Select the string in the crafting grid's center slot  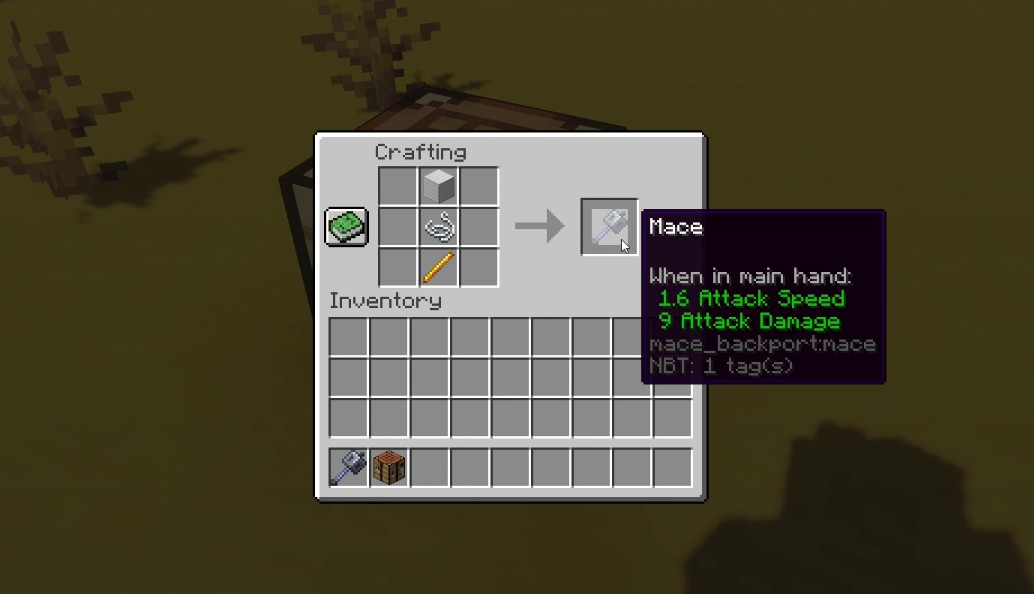click(x=438, y=228)
